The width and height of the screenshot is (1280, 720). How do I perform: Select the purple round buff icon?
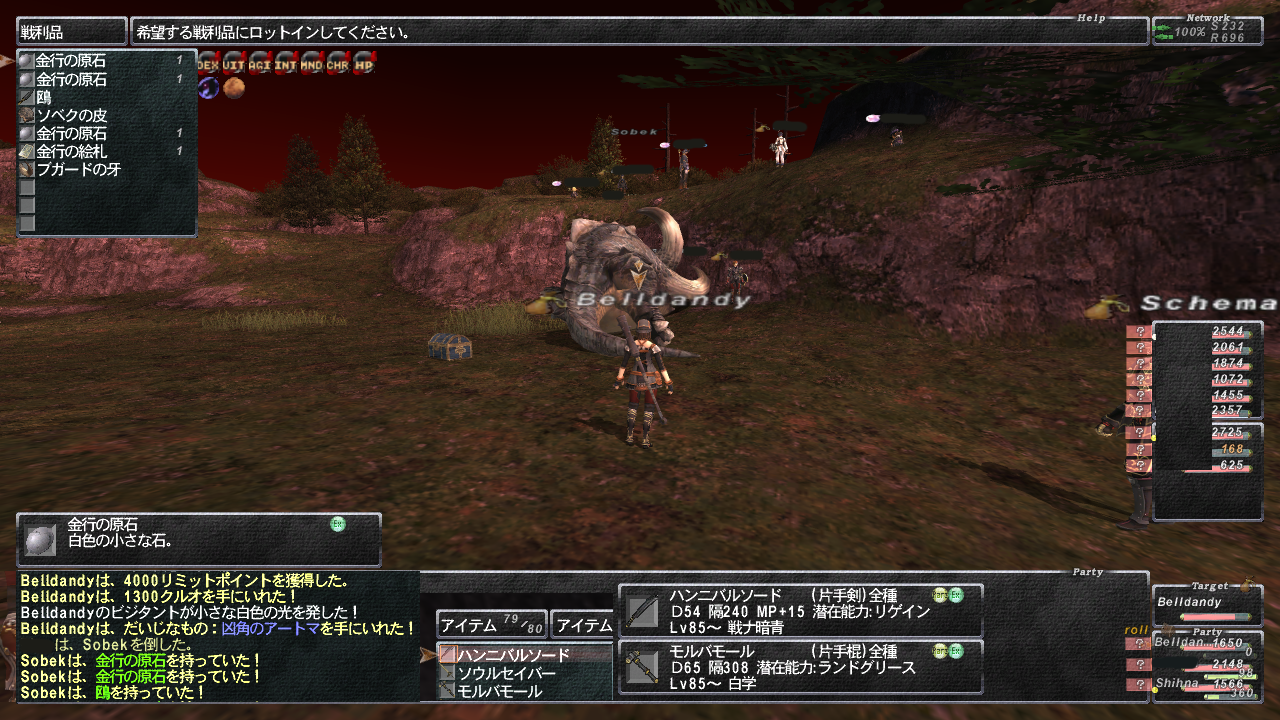208,88
